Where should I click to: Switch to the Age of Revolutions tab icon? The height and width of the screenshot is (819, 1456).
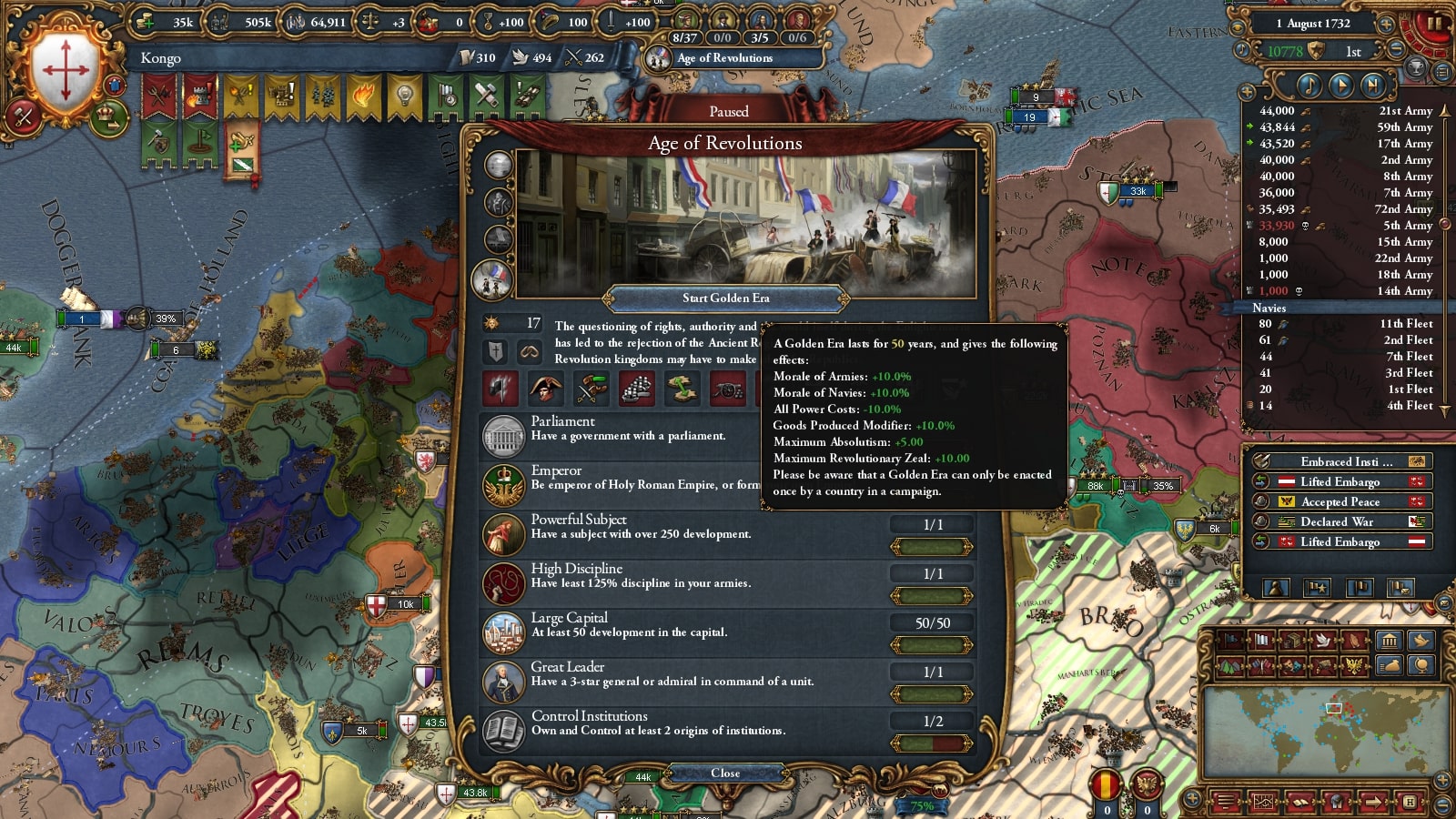(492, 278)
